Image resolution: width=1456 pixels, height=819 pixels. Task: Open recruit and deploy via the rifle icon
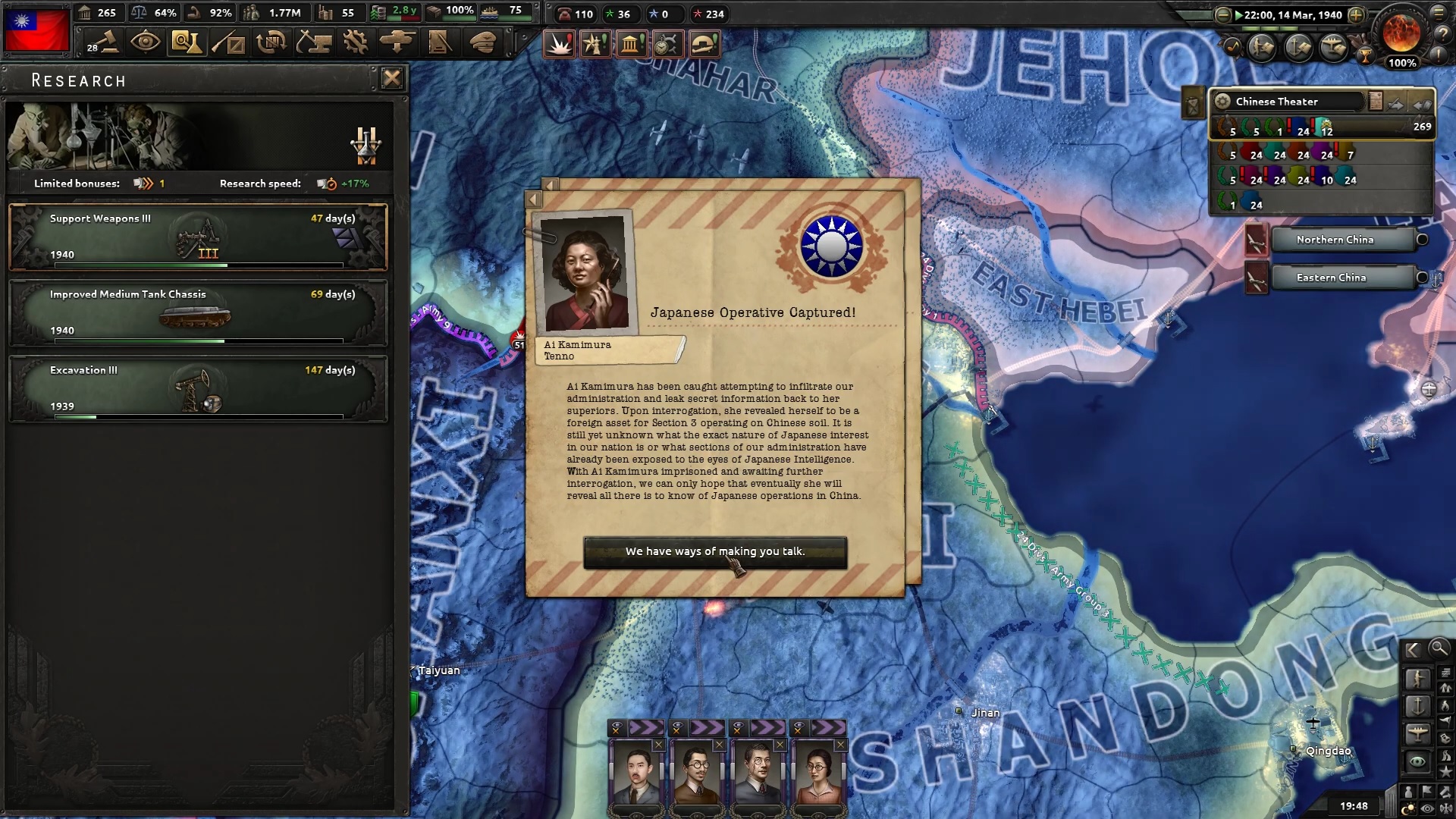click(229, 42)
